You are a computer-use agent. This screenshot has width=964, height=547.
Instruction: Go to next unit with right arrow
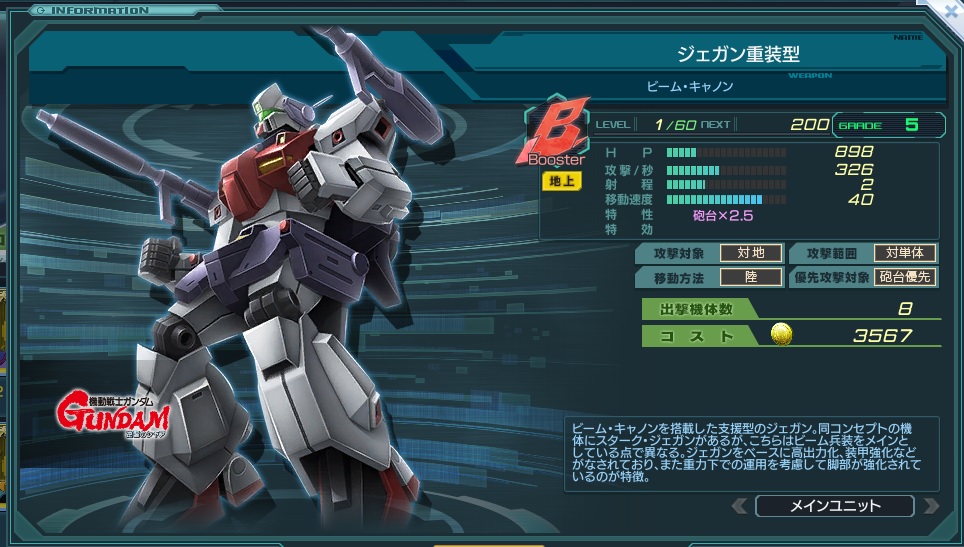[930, 506]
